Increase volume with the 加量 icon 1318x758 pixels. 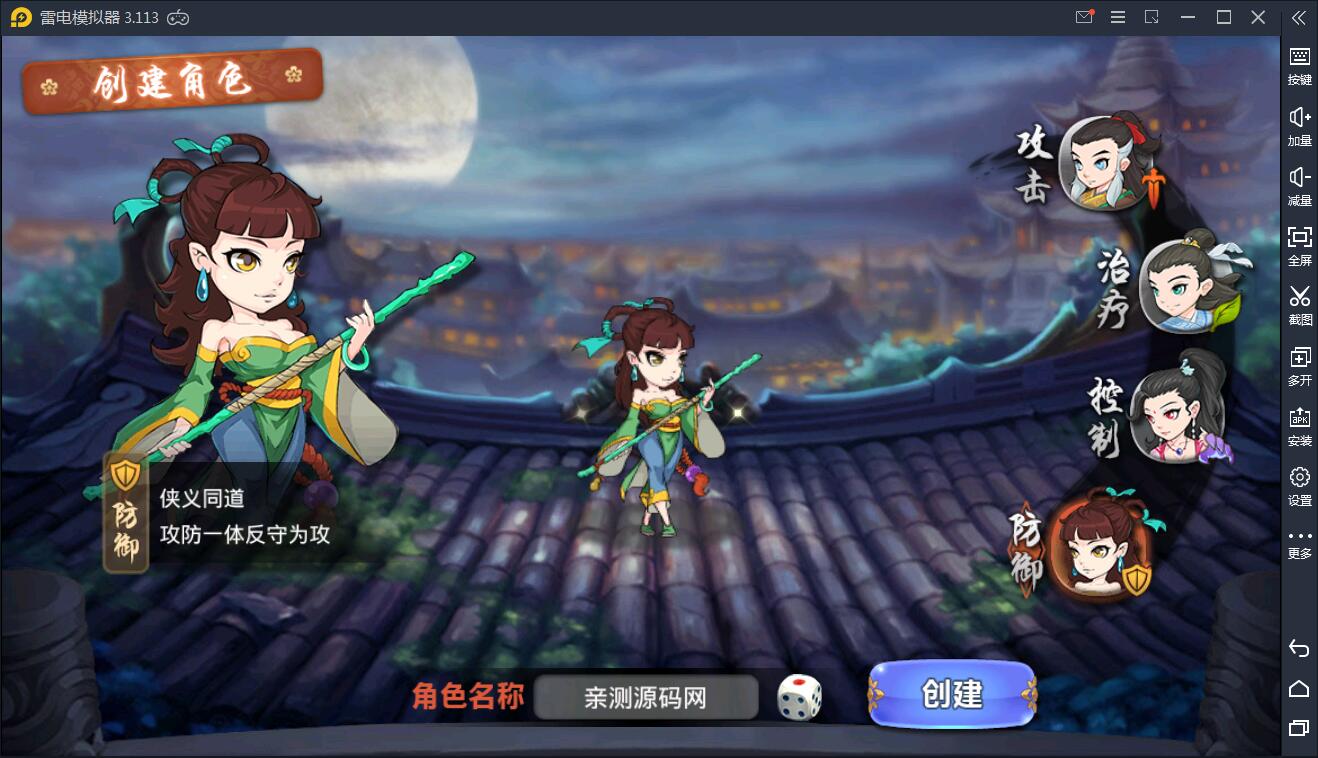(1299, 122)
